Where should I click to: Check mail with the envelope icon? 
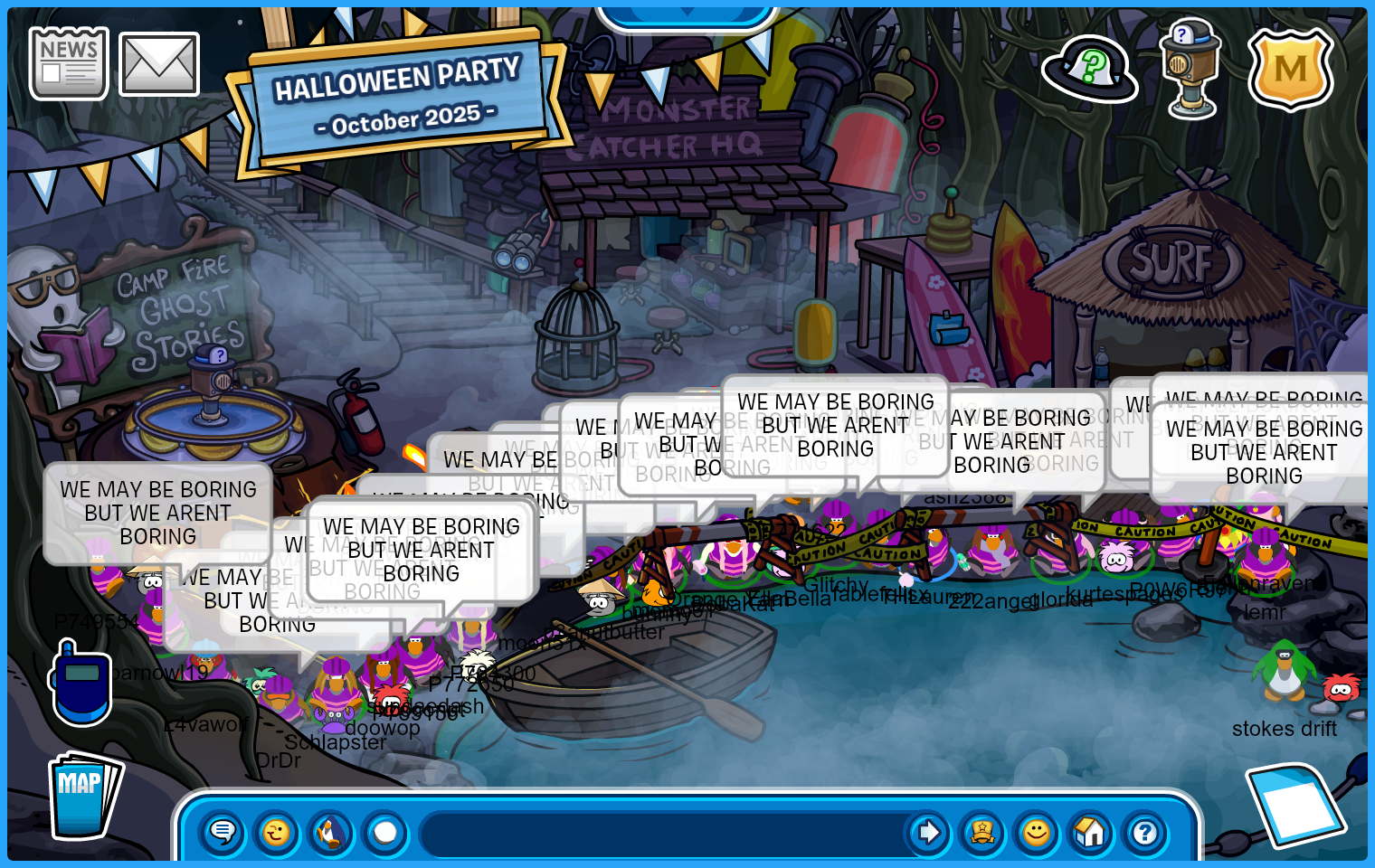(159, 64)
